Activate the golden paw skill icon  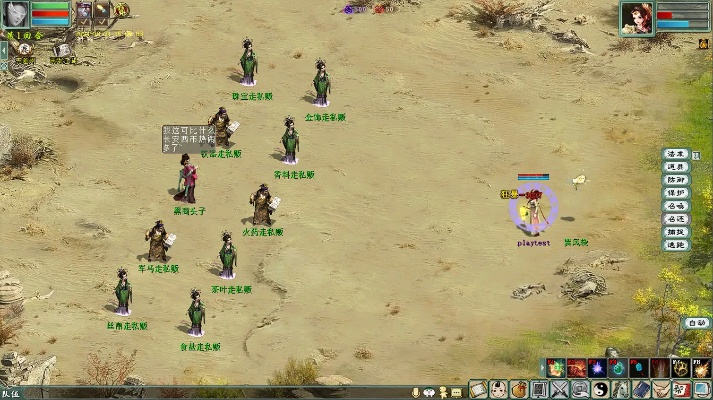[682, 368]
